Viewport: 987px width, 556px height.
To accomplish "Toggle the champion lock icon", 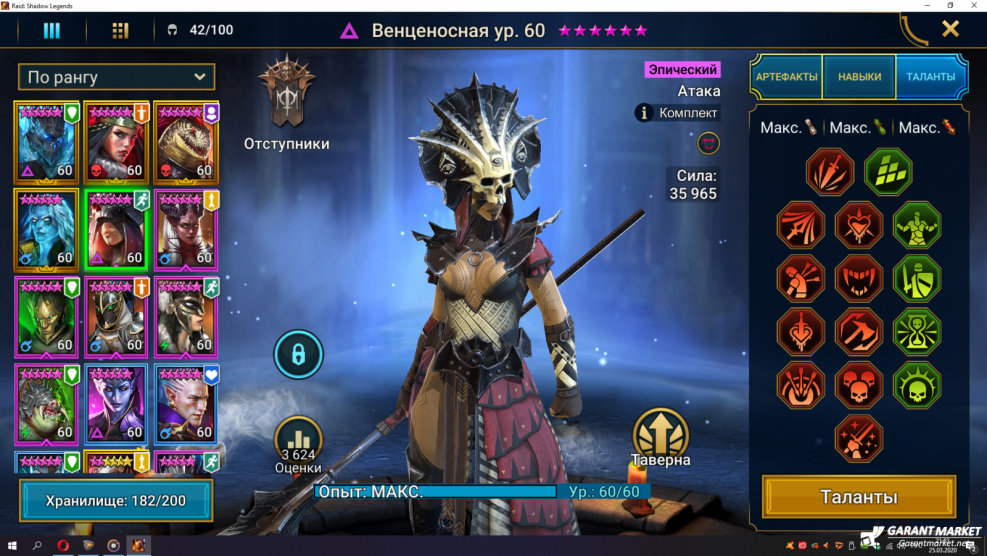I will click(x=298, y=354).
